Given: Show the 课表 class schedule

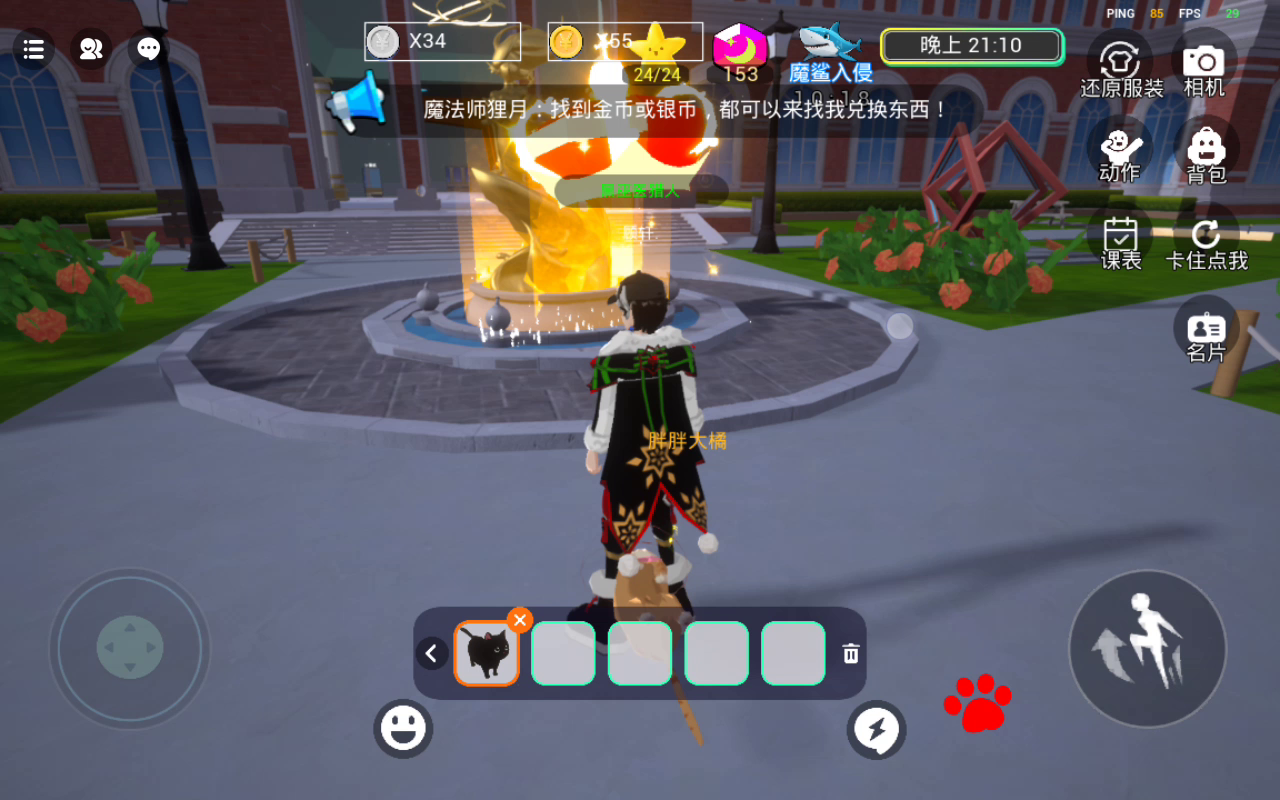Looking at the screenshot, I should pyautogui.click(x=1121, y=241).
